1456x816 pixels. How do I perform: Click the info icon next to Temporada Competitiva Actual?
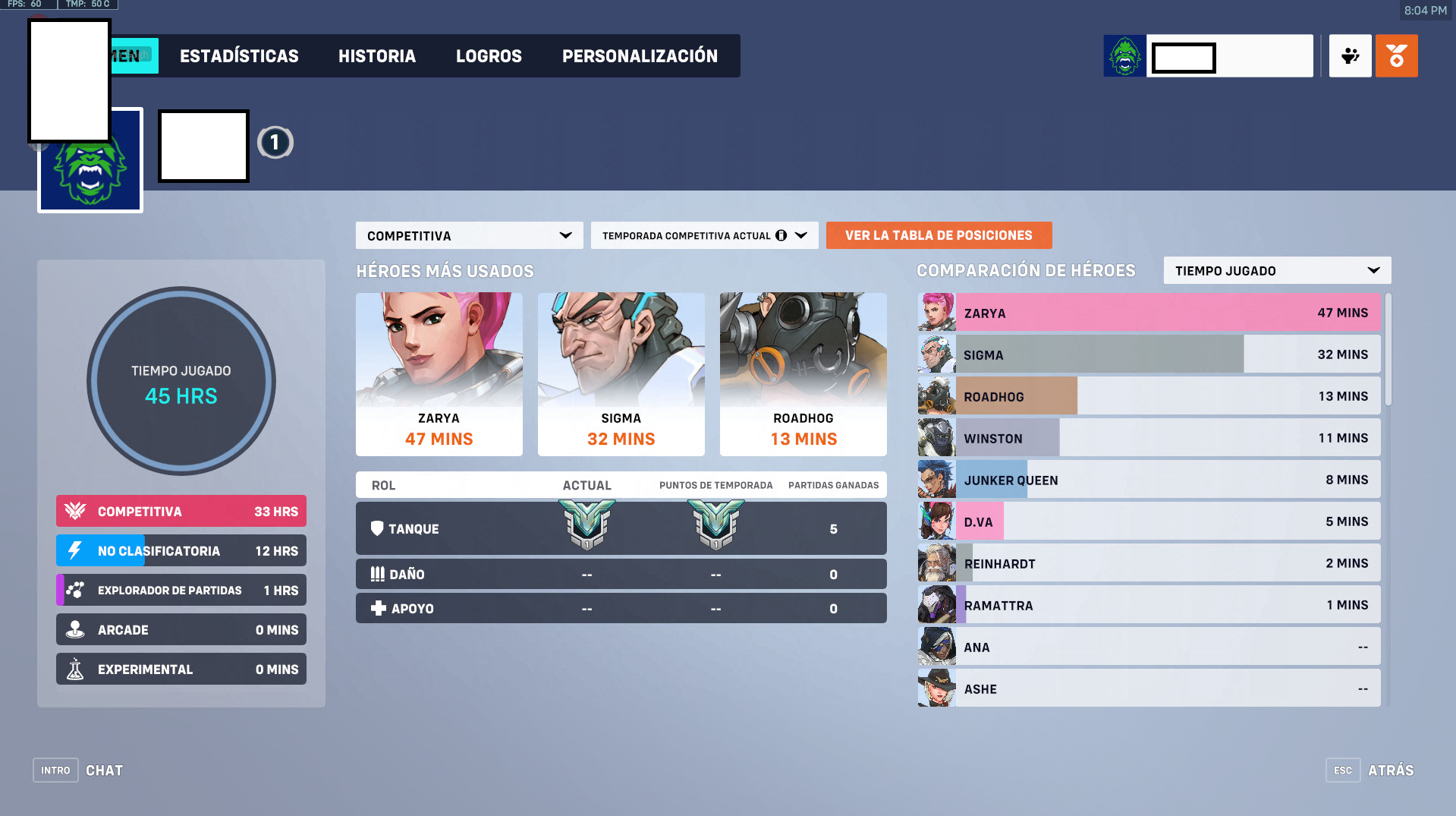coord(782,235)
